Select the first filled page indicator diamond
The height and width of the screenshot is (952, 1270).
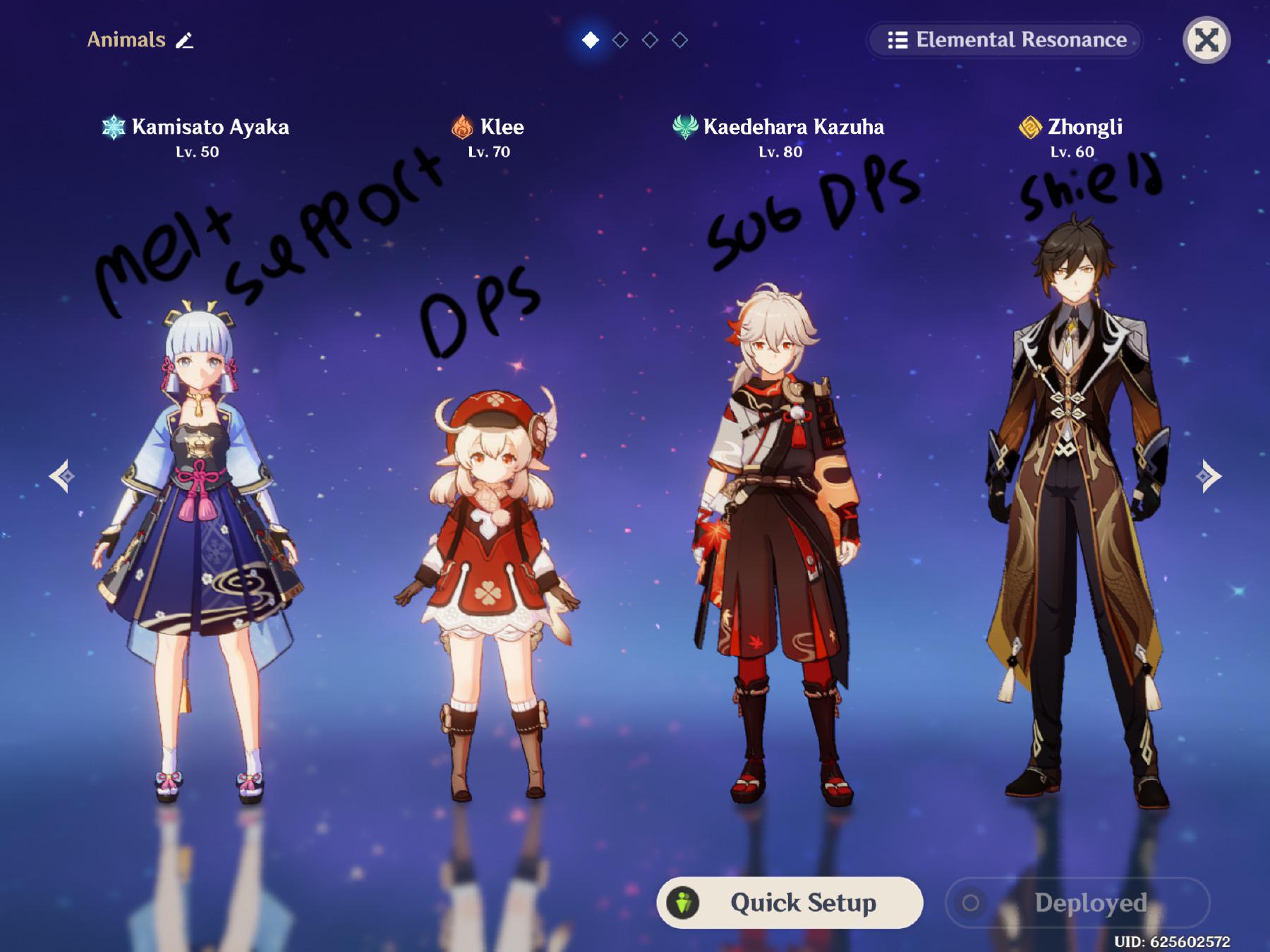click(590, 40)
